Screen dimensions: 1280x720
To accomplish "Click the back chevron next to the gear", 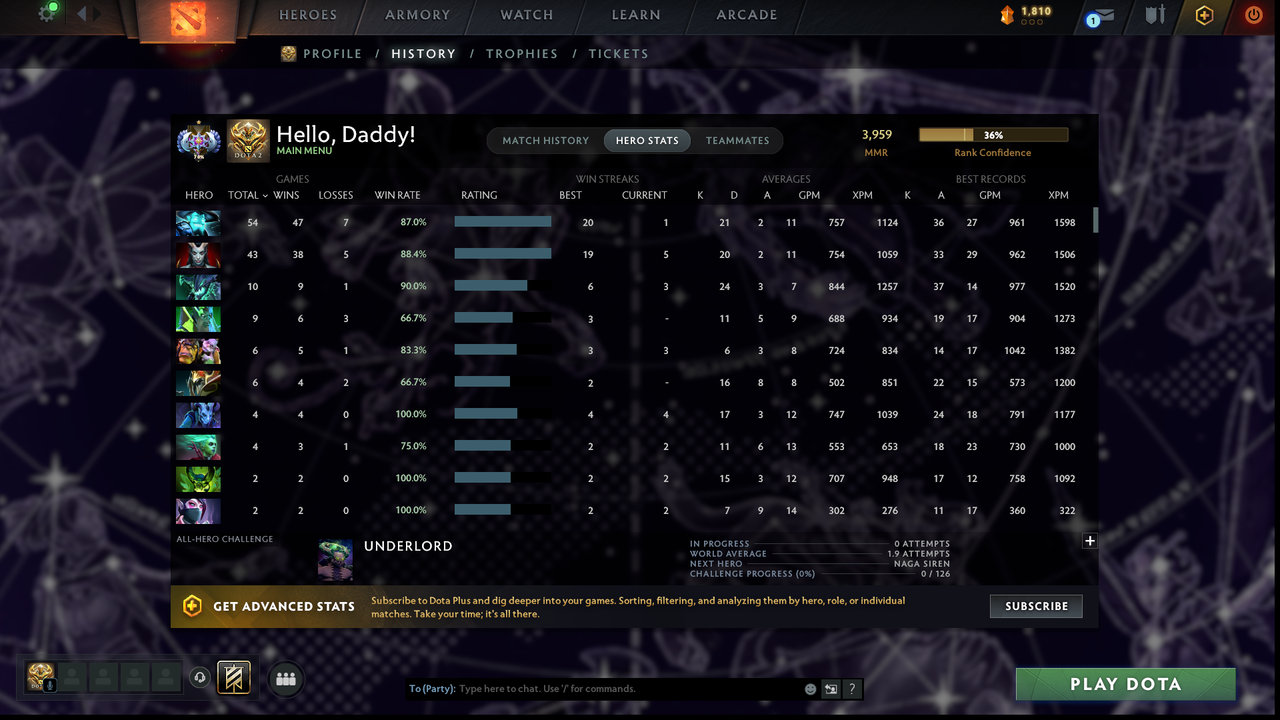I will click(x=80, y=14).
